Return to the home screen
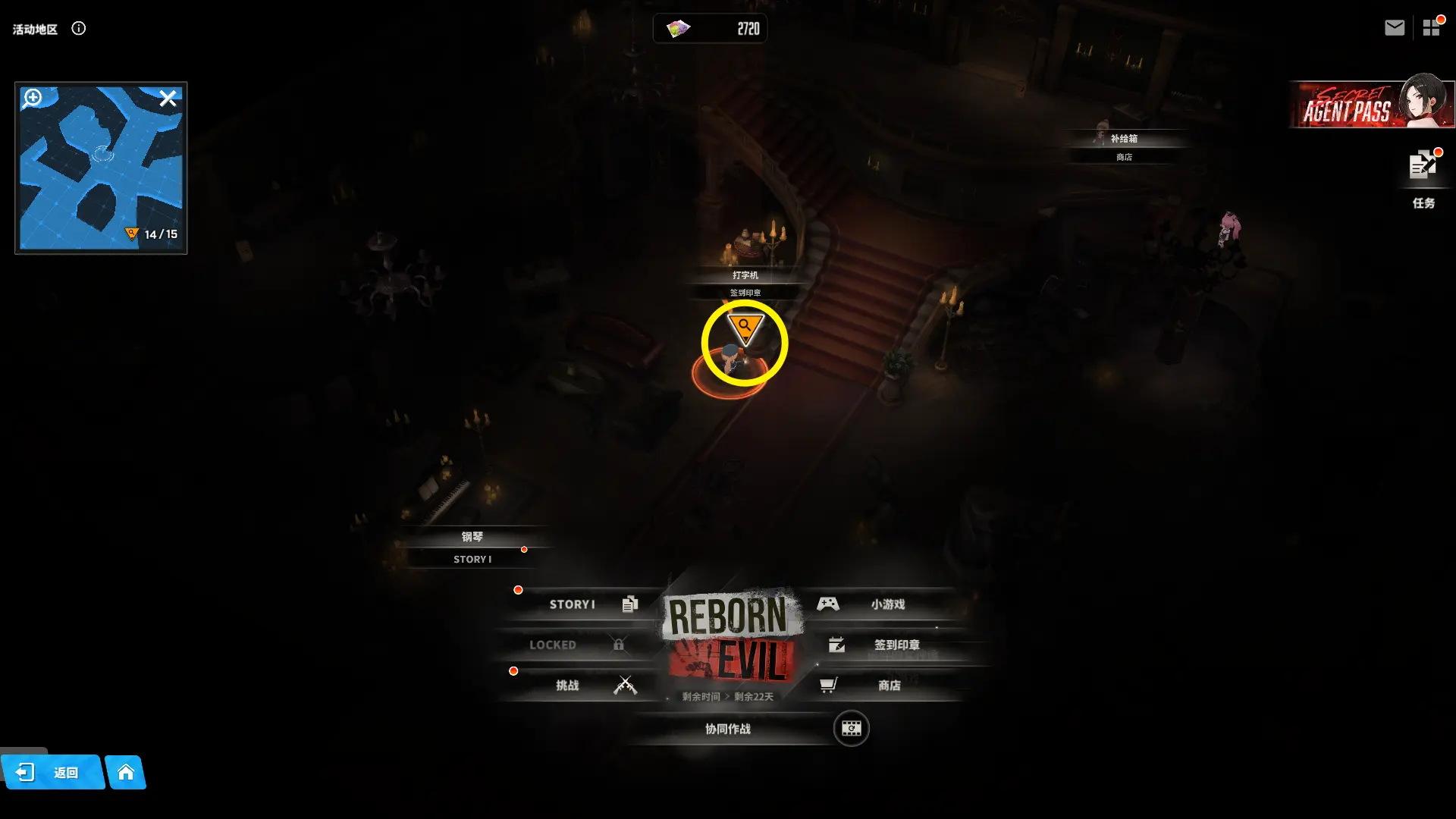Screen dimensions: 1456x819 [126, 773]
